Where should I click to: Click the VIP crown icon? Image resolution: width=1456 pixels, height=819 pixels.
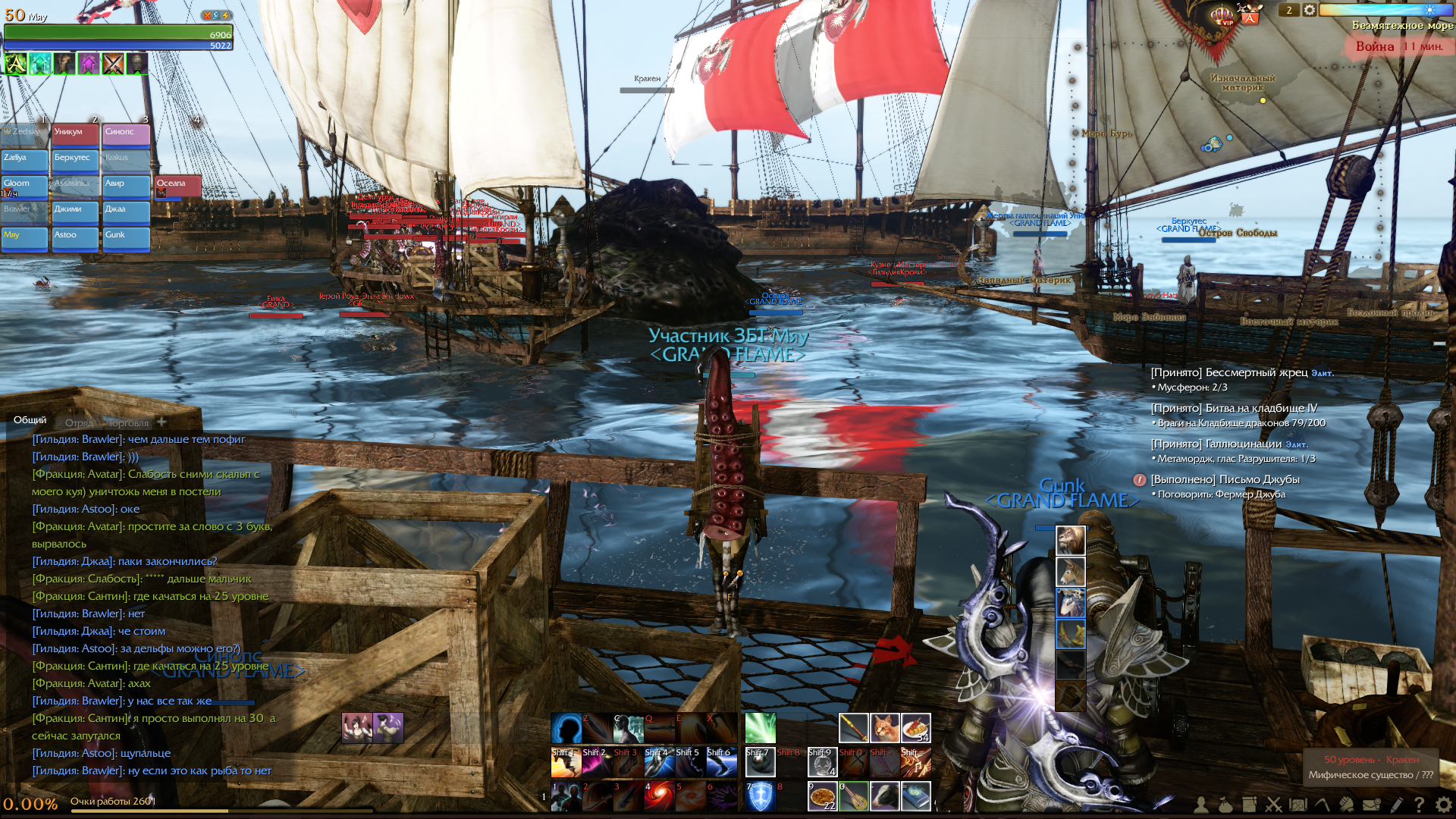pyautogui.click(x=1222, y=16)
